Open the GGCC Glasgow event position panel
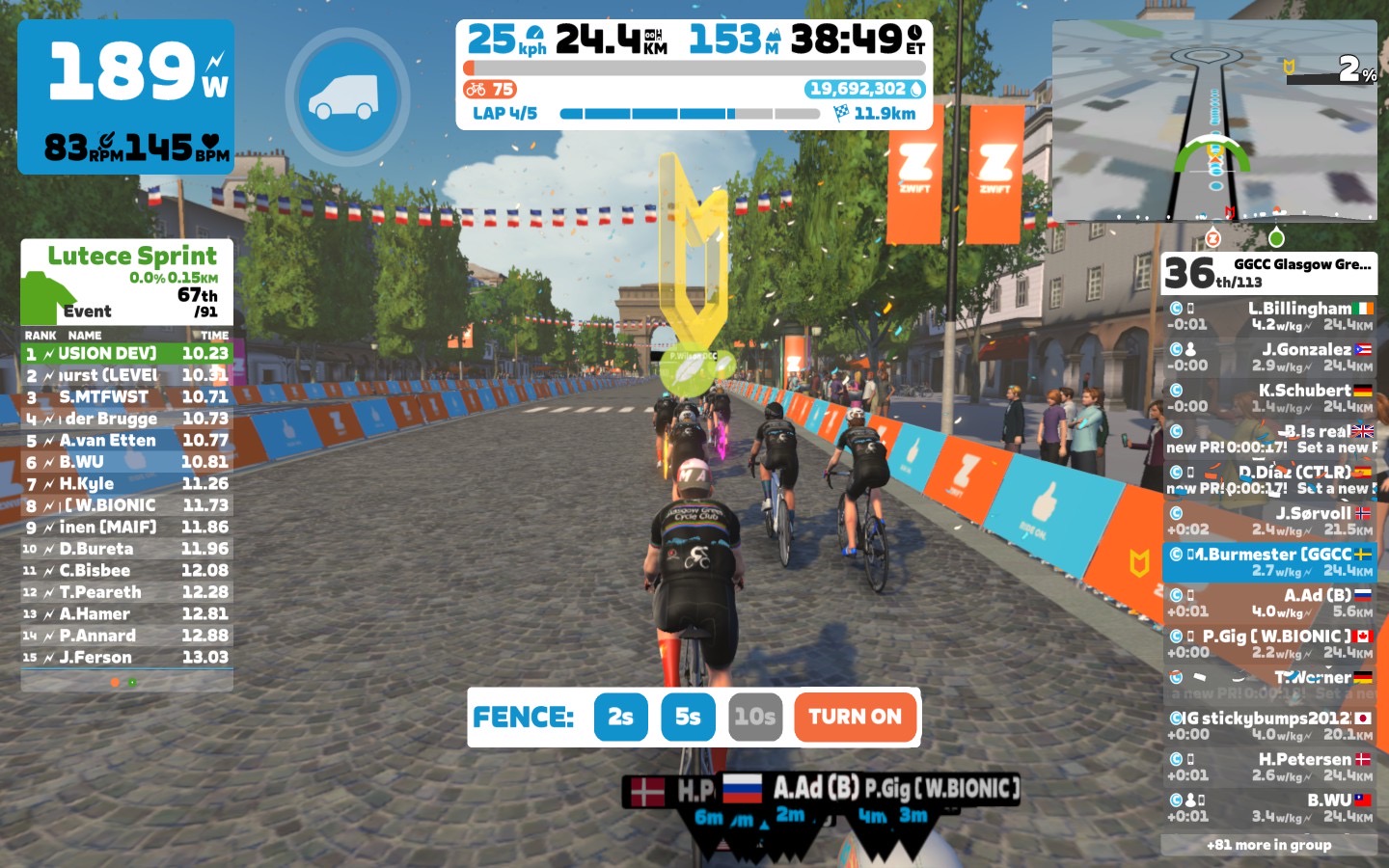The image size is (1389, 868). (x=1269, y=273)
